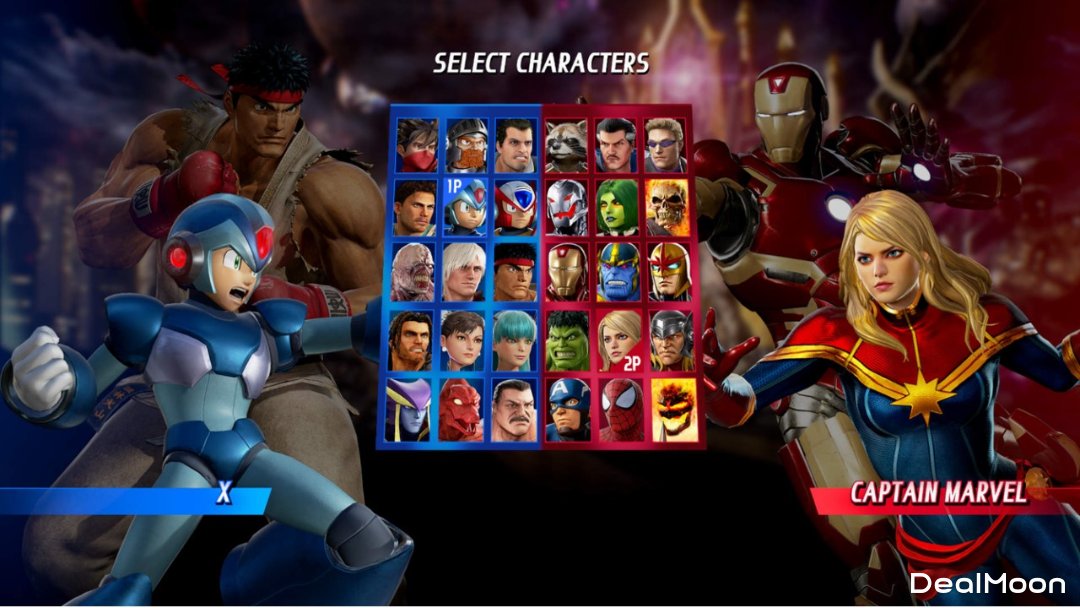The image size is (1080, 608).
Task: Choose Hawkeye with the purple glasses
Action: pos(670,146)
